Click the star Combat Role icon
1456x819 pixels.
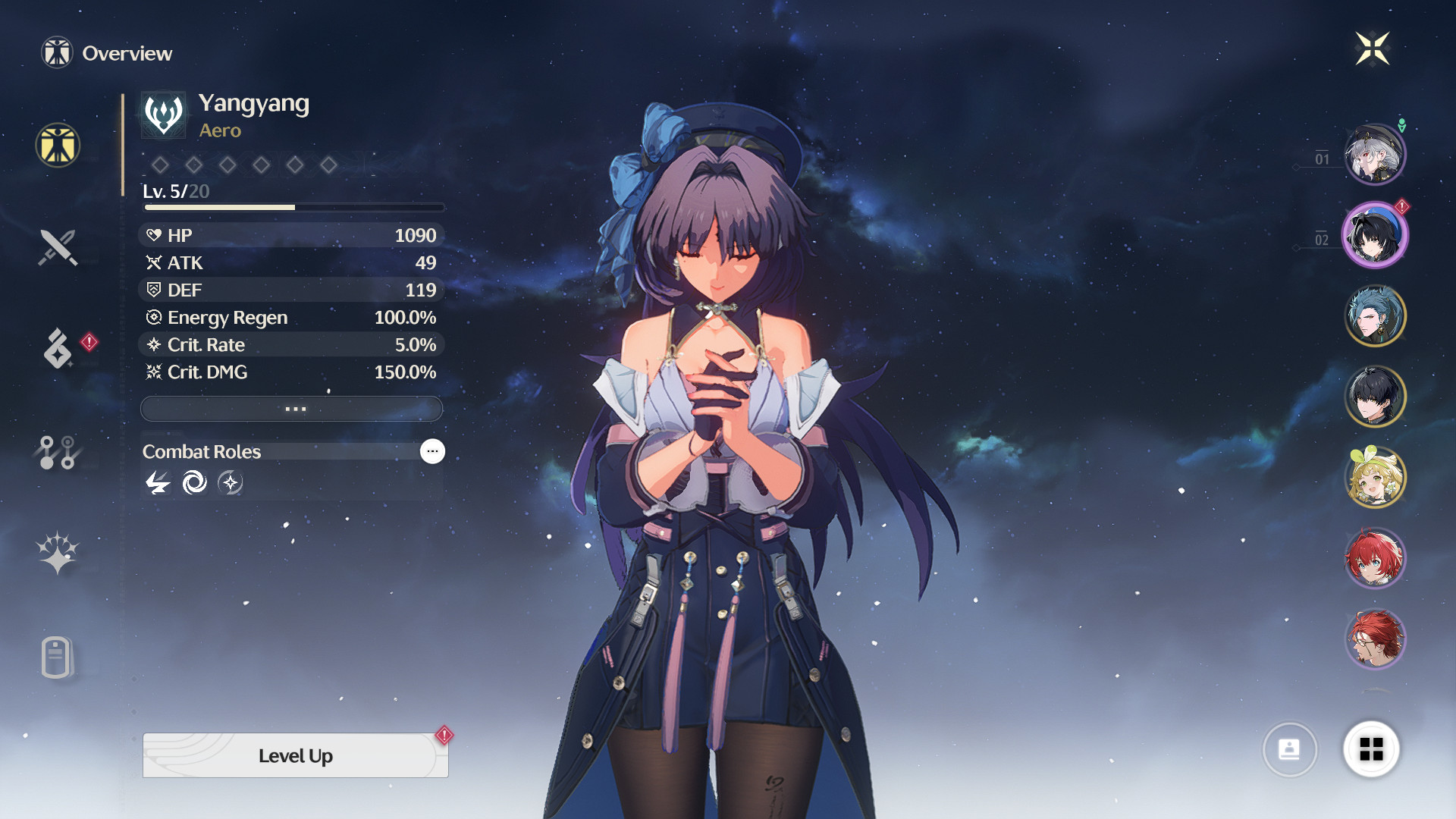231,483
